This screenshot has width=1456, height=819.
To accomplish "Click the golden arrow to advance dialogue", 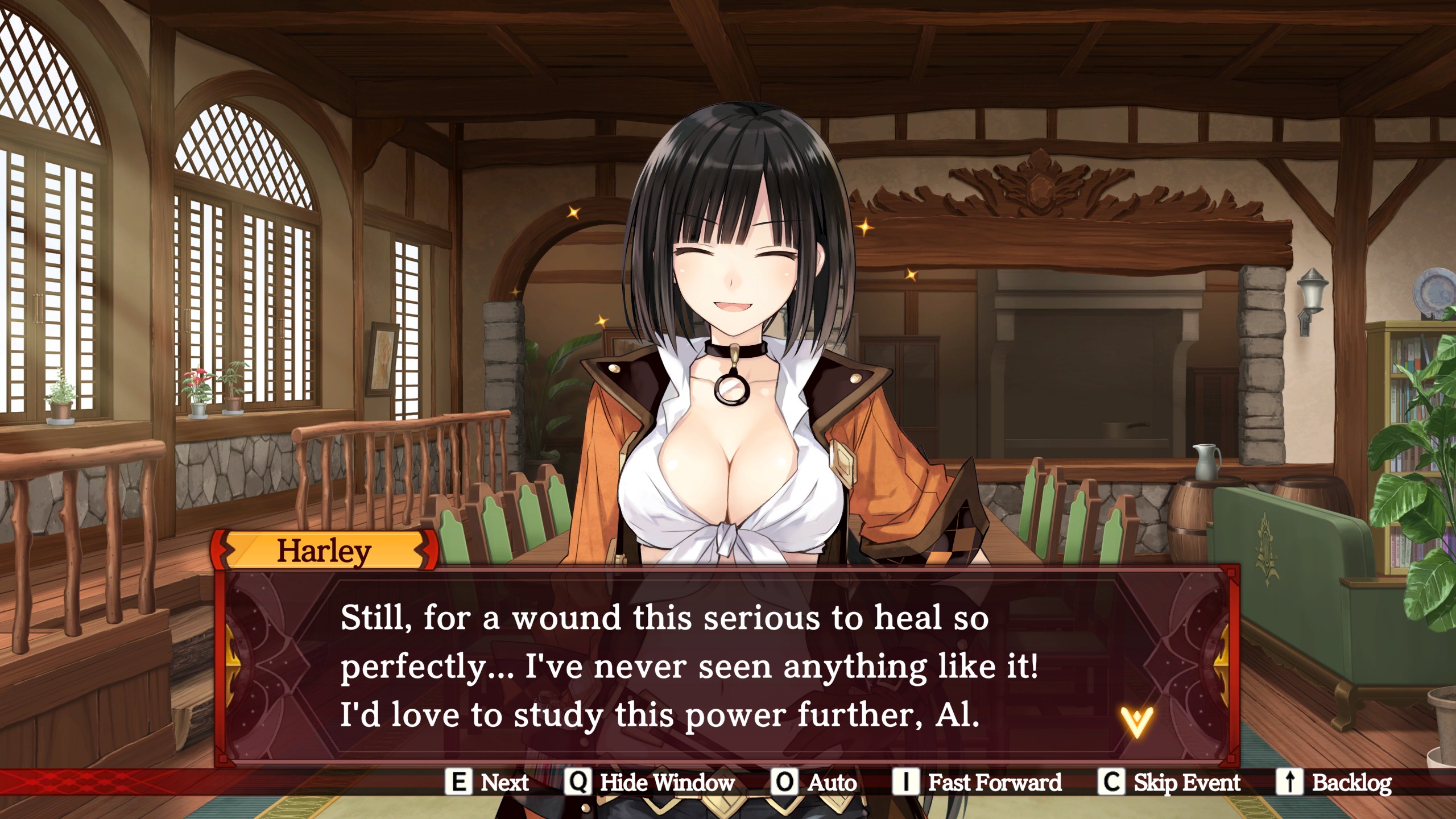I will (1136, 722).
